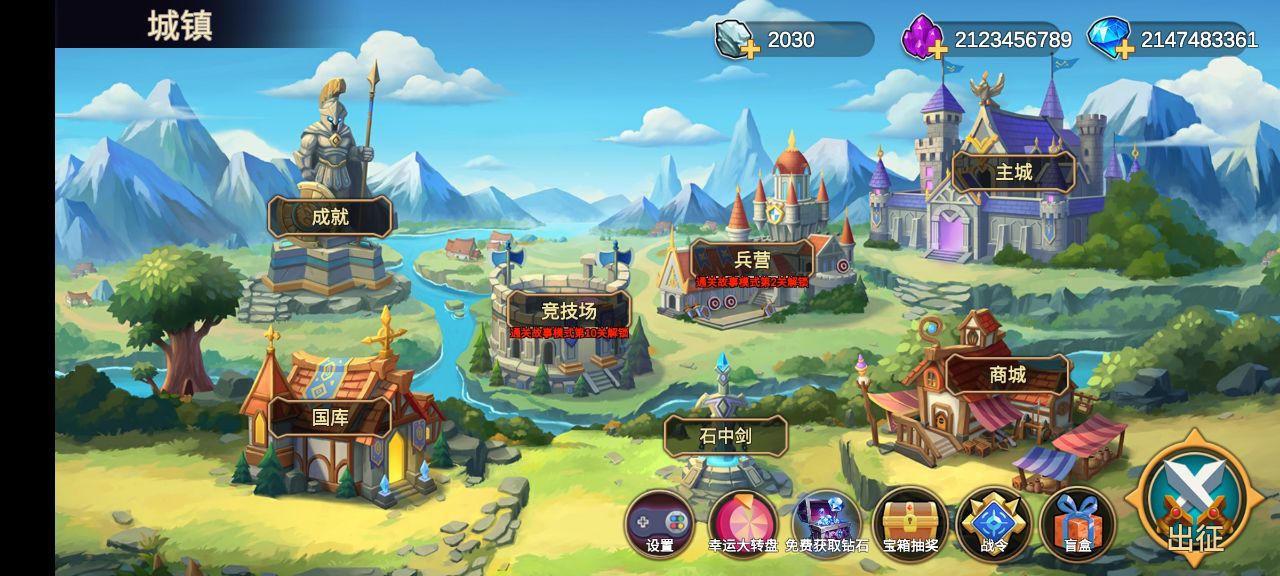Select the 石中剑 sword in stone
Screen dimensions: 1280x576
coord(725,436)
